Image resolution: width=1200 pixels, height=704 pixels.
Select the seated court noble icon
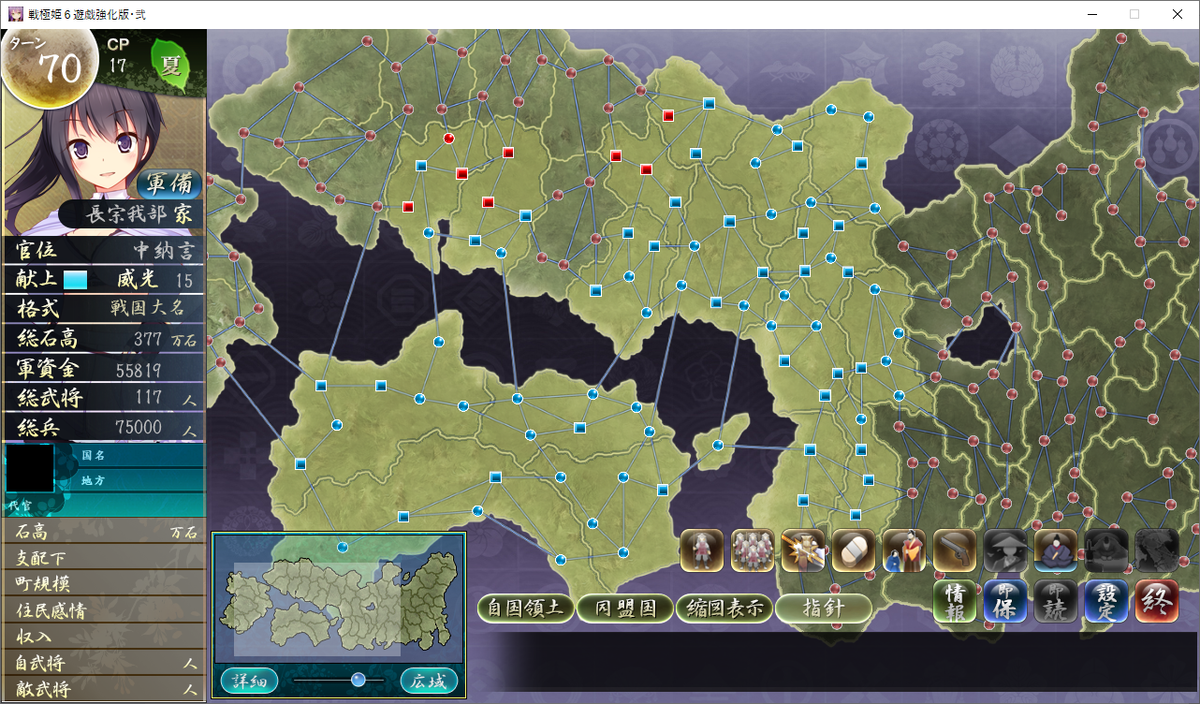(1056, 550)
